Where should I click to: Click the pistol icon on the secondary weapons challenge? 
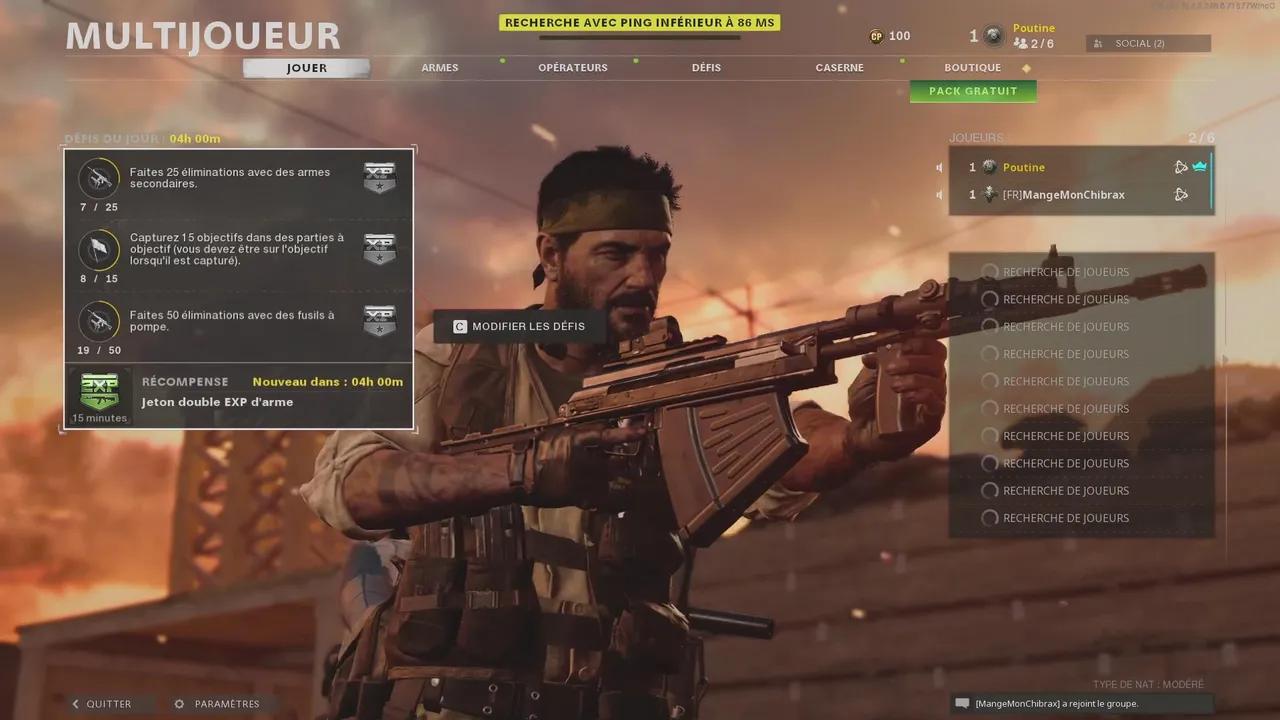tap(98, 178)
